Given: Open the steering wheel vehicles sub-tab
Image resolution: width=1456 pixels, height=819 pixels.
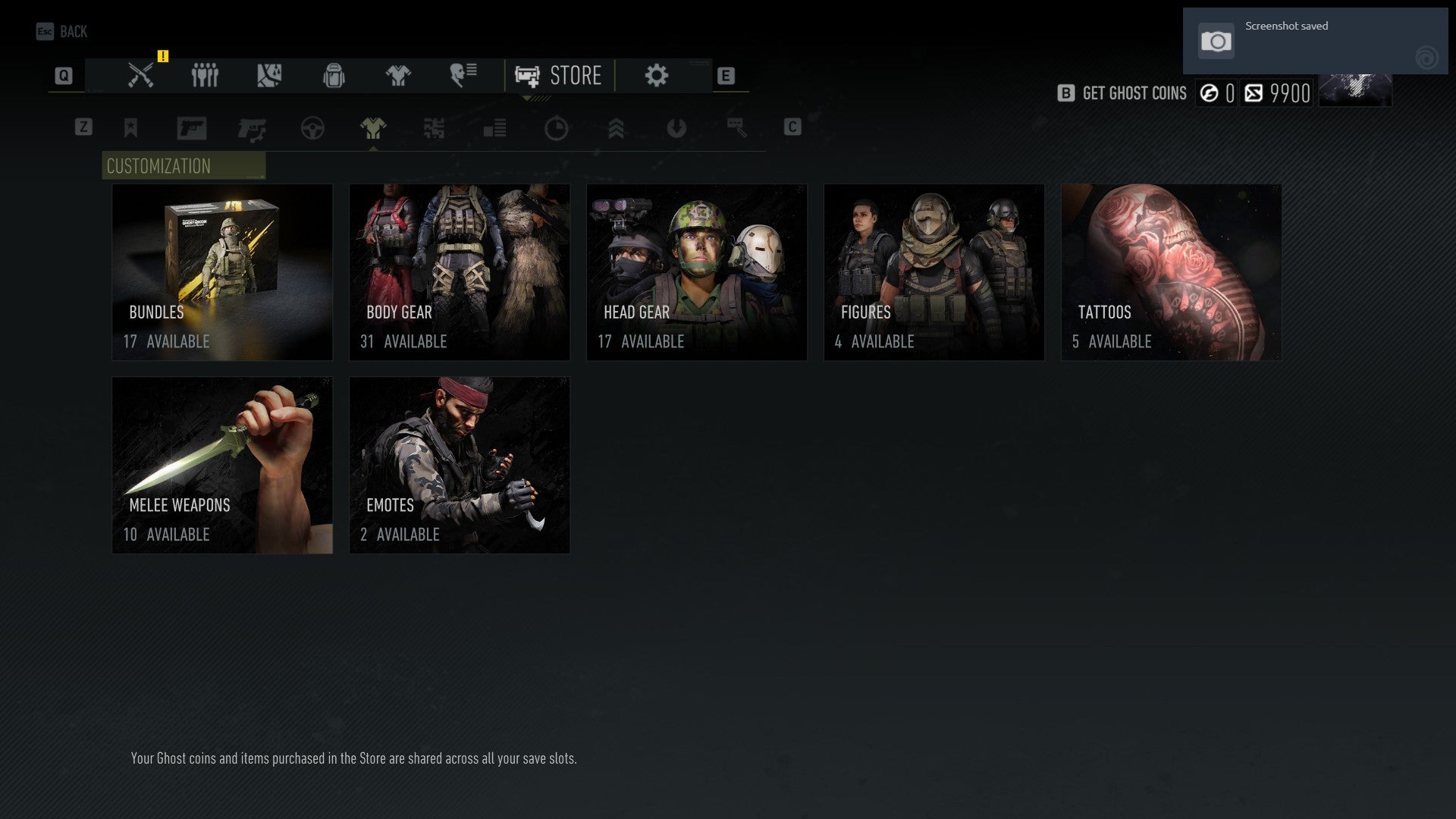Looking at the screenshot, I should (312, 128).
